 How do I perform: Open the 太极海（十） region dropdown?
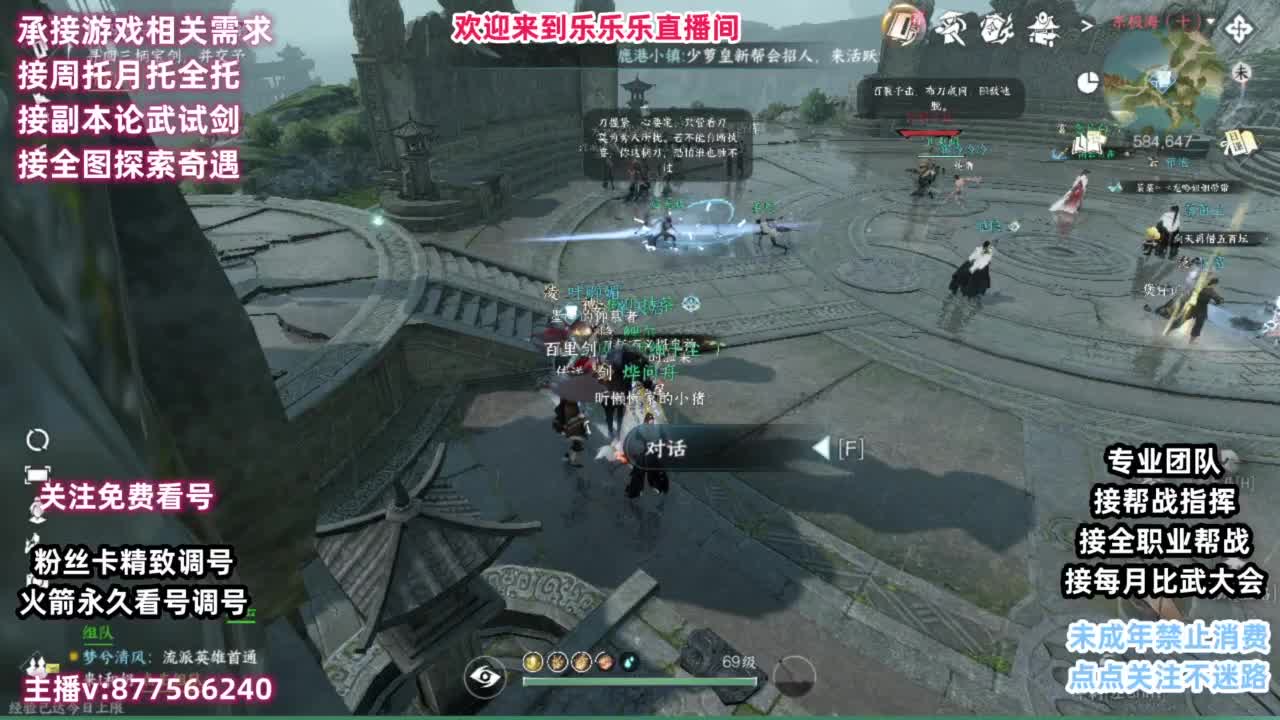click(1160, 23)
